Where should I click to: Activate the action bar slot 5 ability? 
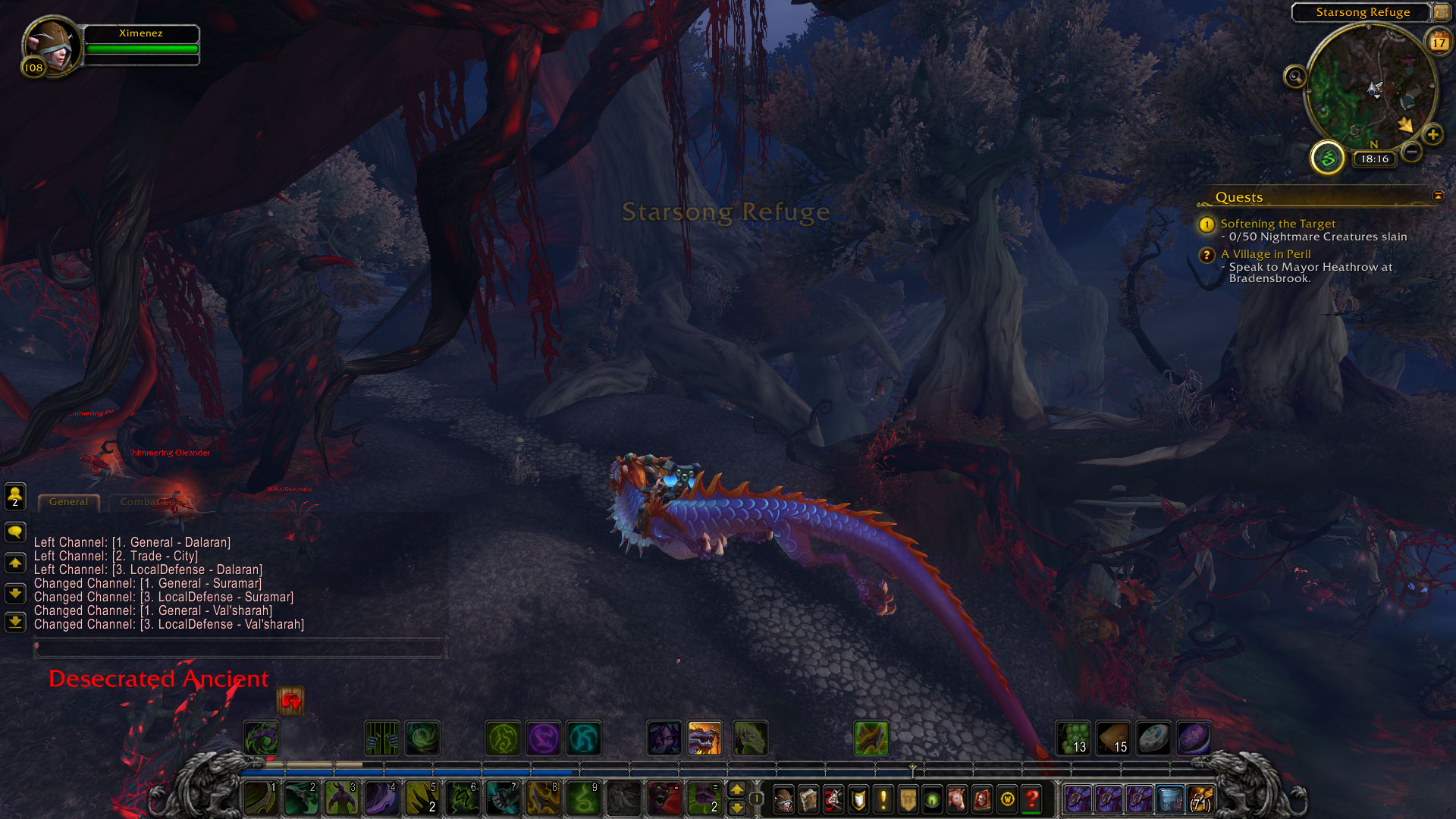[x=422, y=799]
